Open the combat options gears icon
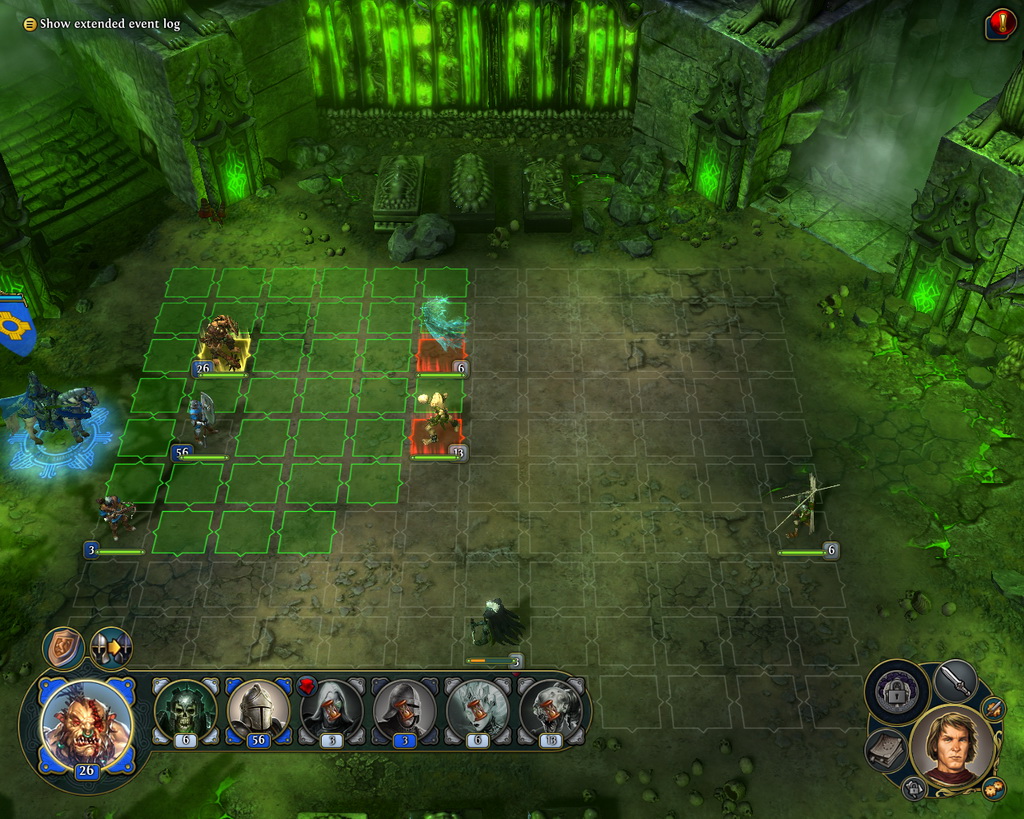The width and height of the screenshot is (1024, 819). tap(993, 788)
